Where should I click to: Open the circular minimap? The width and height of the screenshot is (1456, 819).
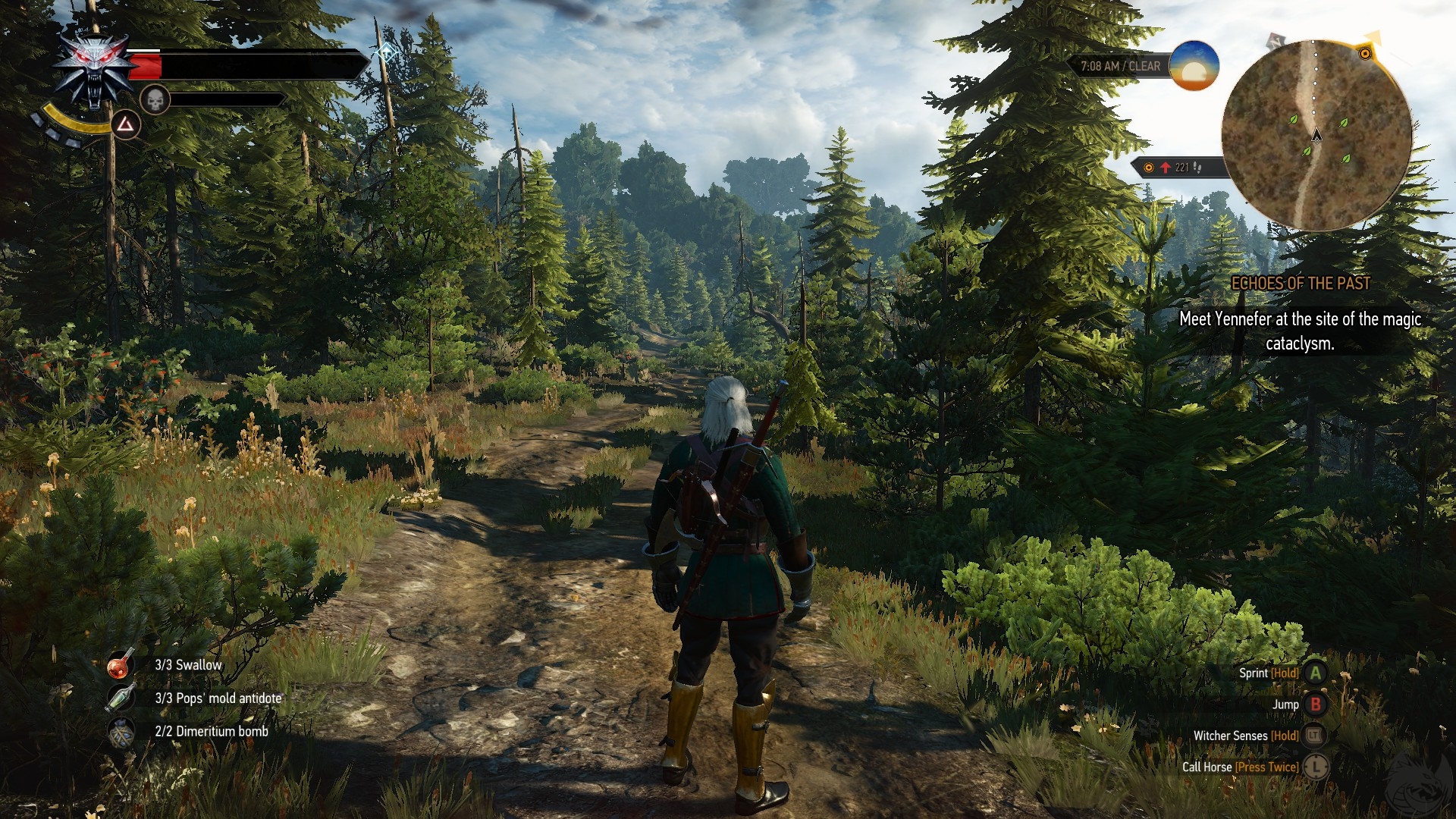pyautogui.click(x=1316, y=135)
